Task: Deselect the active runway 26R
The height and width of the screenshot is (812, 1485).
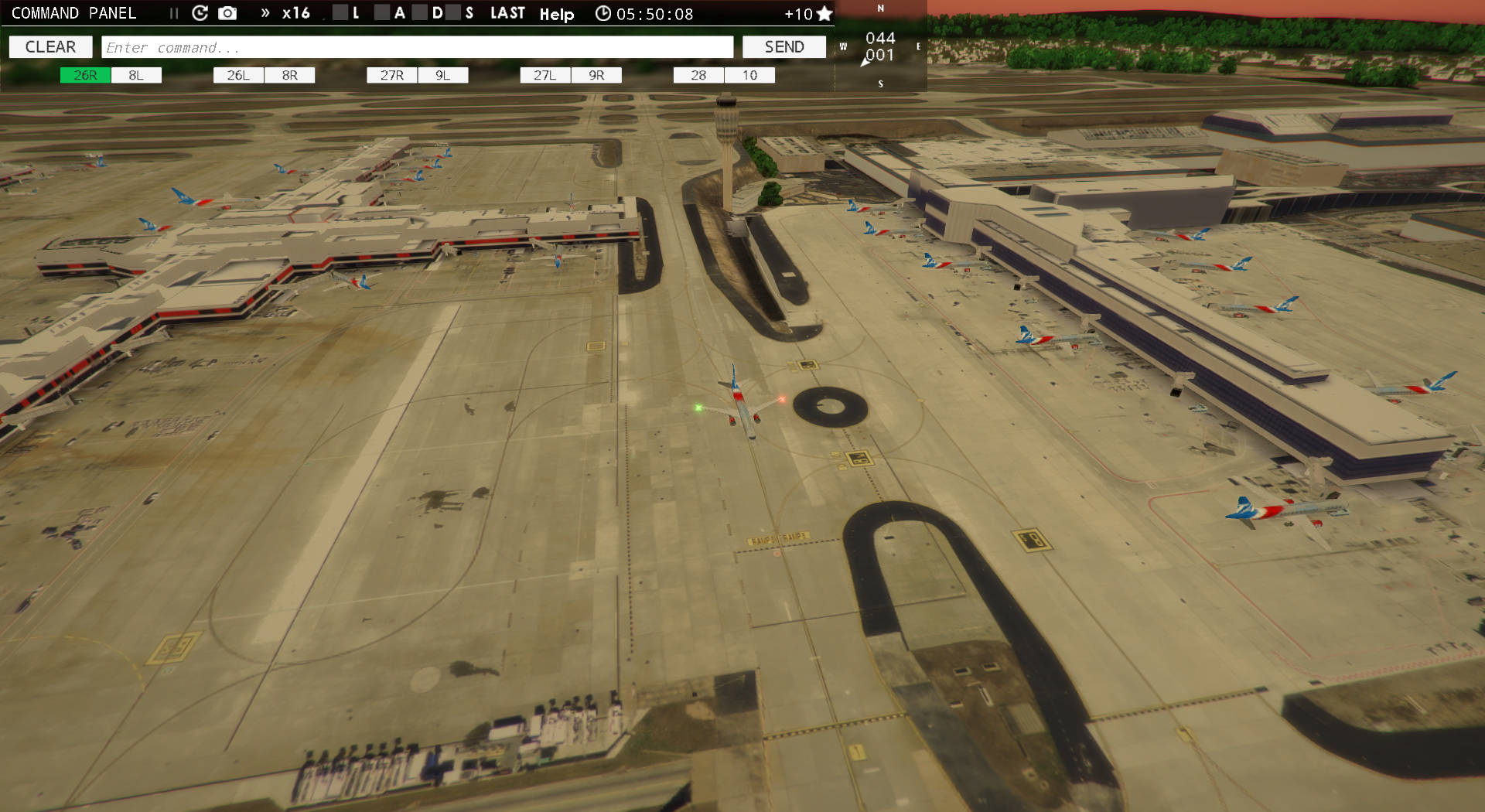Action: pos(84,75)
